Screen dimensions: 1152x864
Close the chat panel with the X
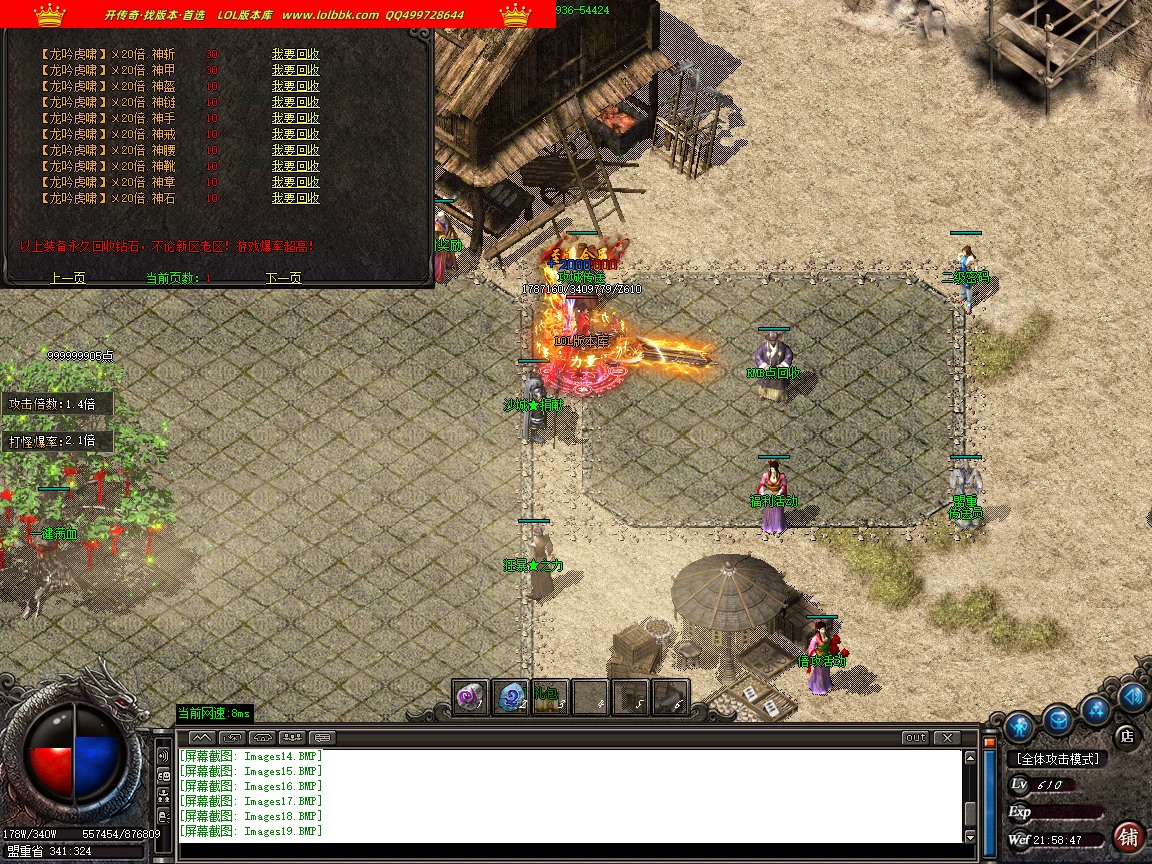946,738
